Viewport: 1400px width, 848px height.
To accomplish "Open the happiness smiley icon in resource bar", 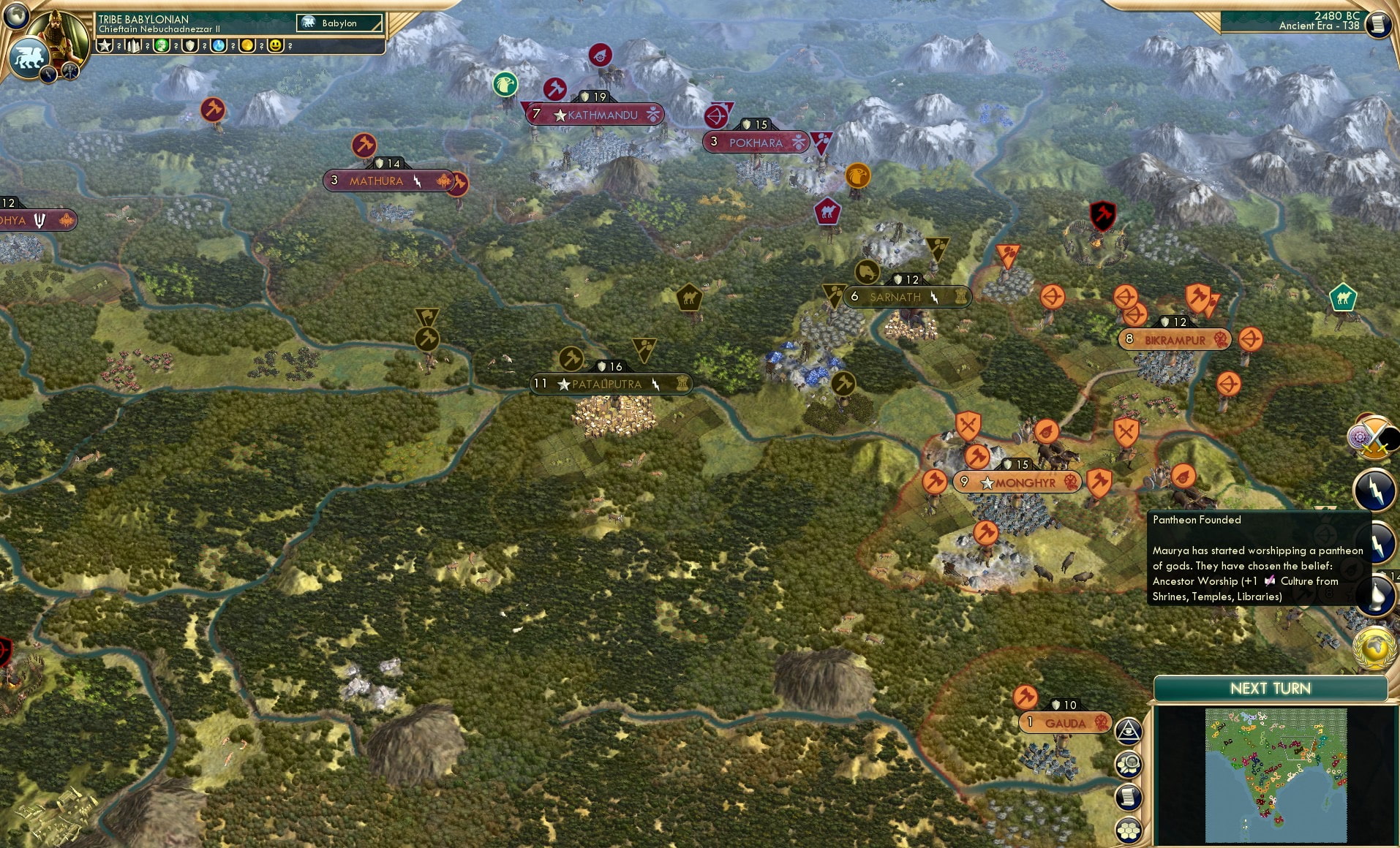I will click(x=276, y=45).
